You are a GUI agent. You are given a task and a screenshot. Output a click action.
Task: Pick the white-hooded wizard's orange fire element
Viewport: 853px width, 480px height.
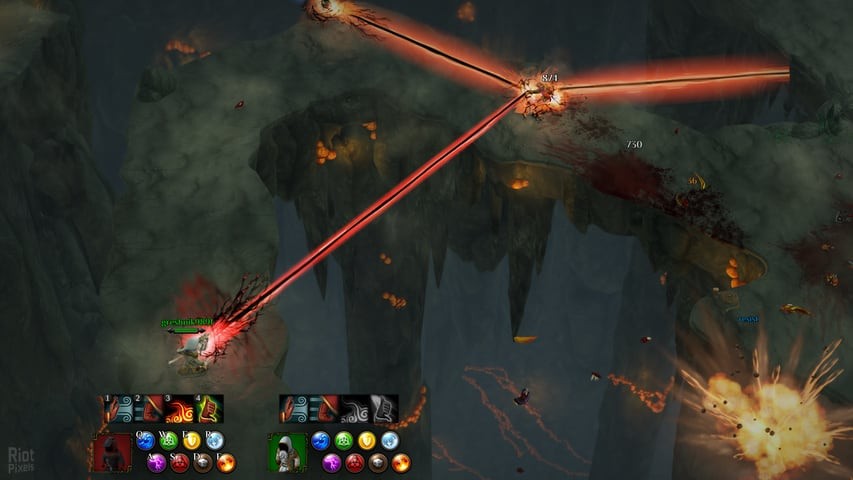click(401, 462)
